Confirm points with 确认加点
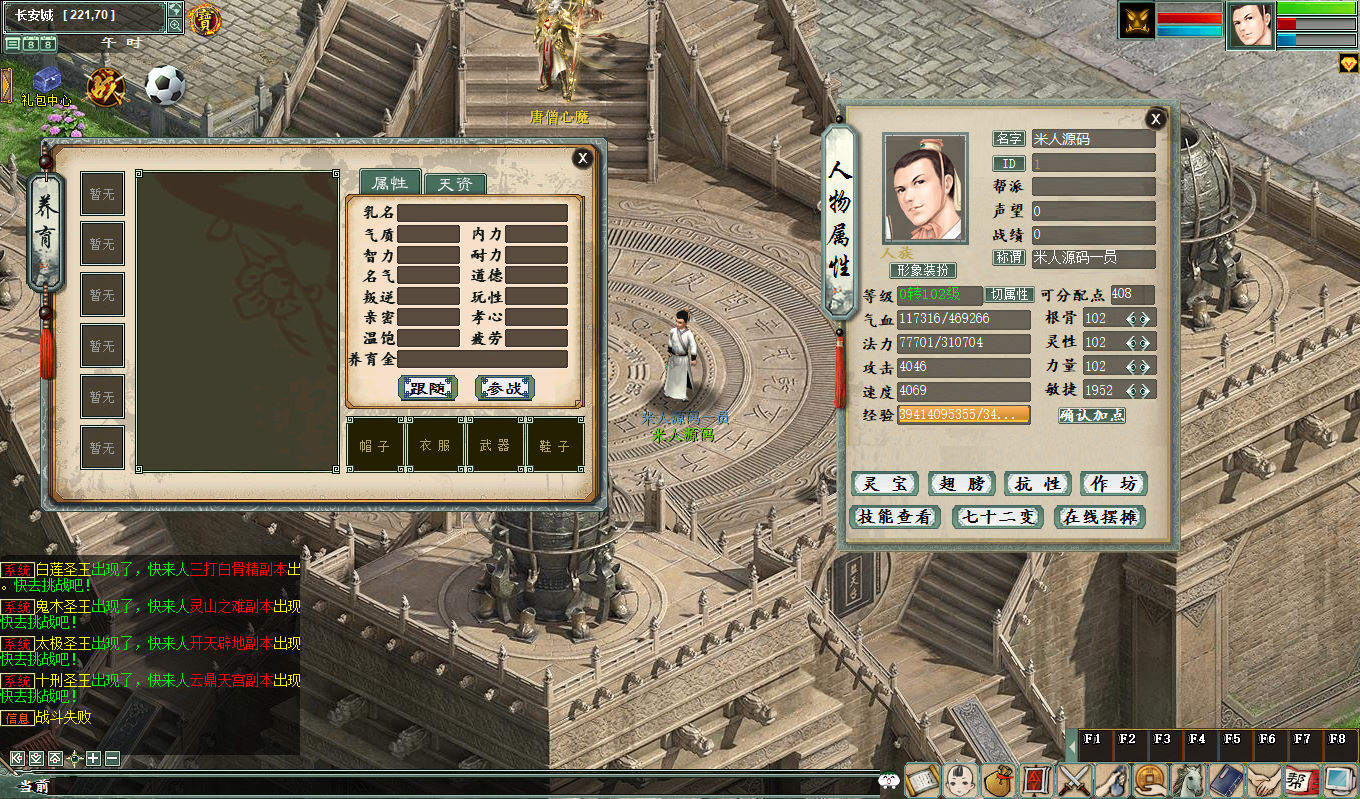Image resolution: width=1360 pixels, height=799 pixels. (1091, 415)
